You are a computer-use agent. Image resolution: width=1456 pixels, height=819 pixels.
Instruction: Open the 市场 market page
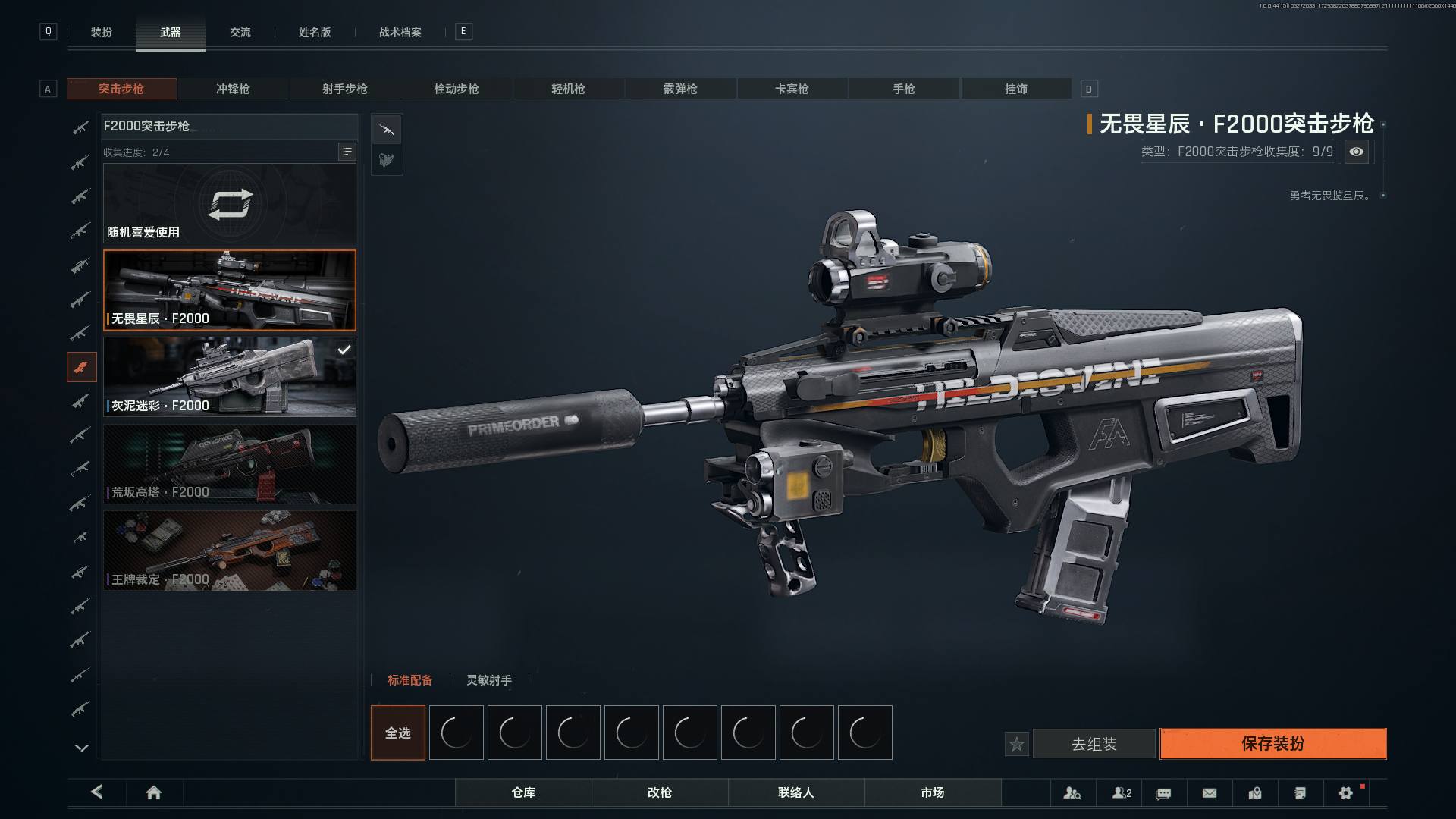pos(932,792)
